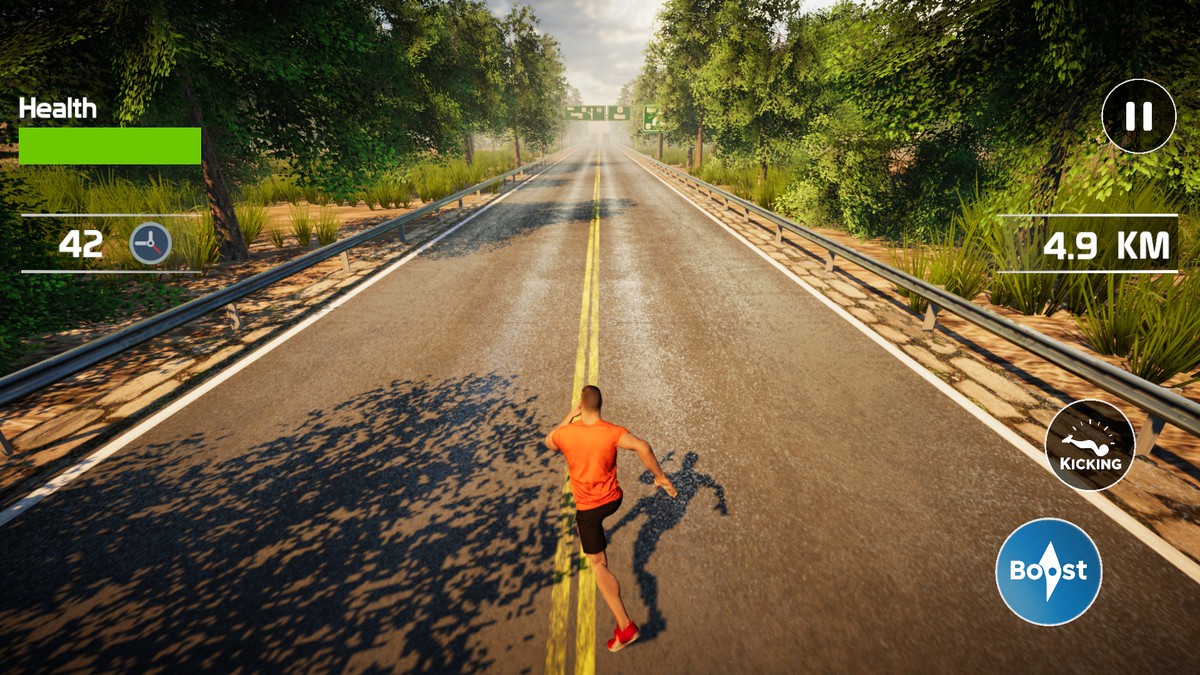Activate the Kicking action button

[1090, 445]
